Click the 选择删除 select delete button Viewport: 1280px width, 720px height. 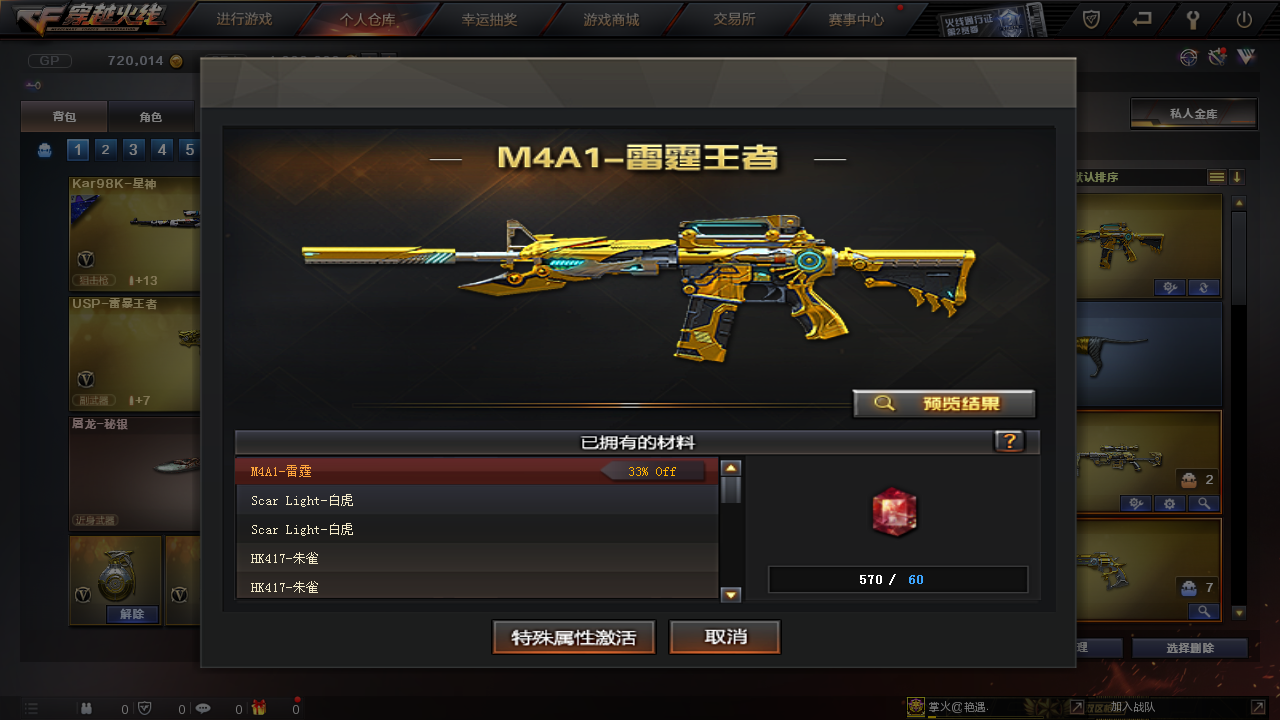click(1191, 648)
